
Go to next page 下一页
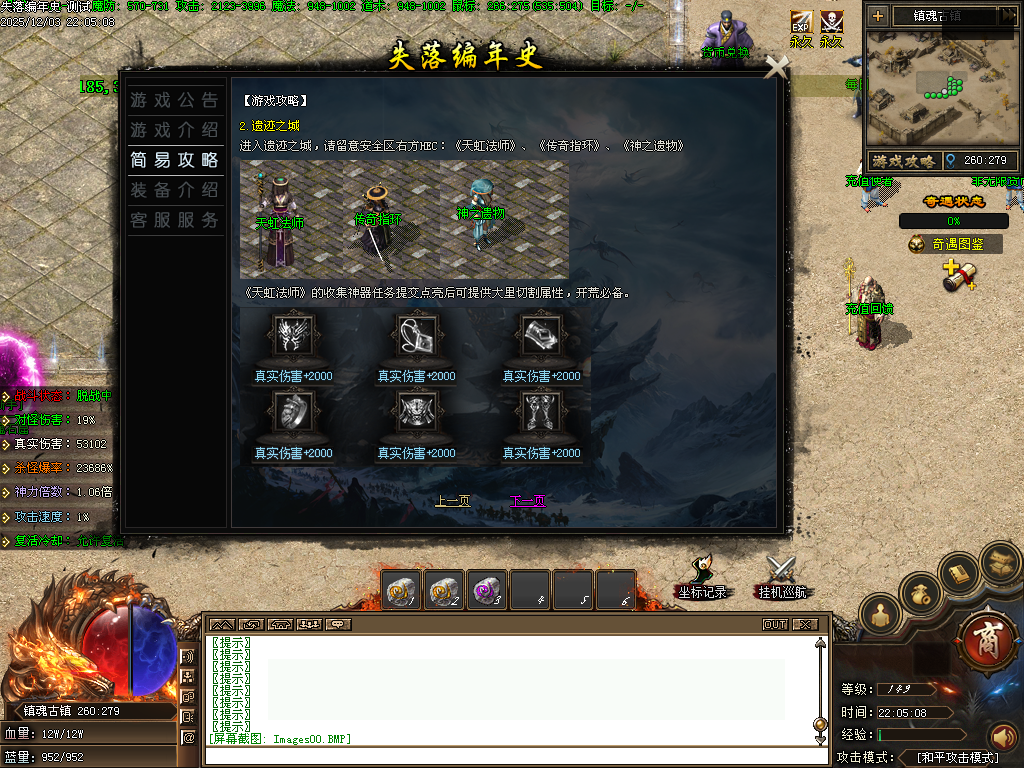527,501
